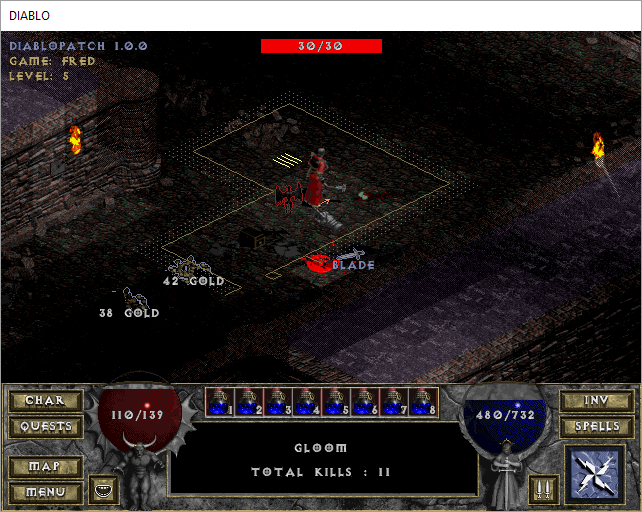Screen dimensions: 642x512
Task: Open the INV inventory panel
Action: tap(597, 401)
